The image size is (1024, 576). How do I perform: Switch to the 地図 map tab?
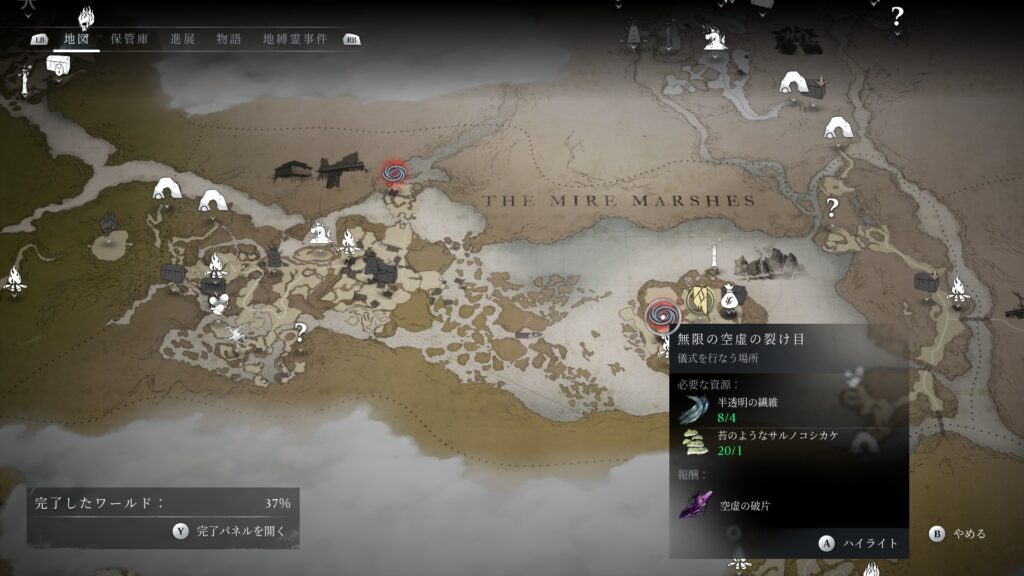(x=76, y=39)
